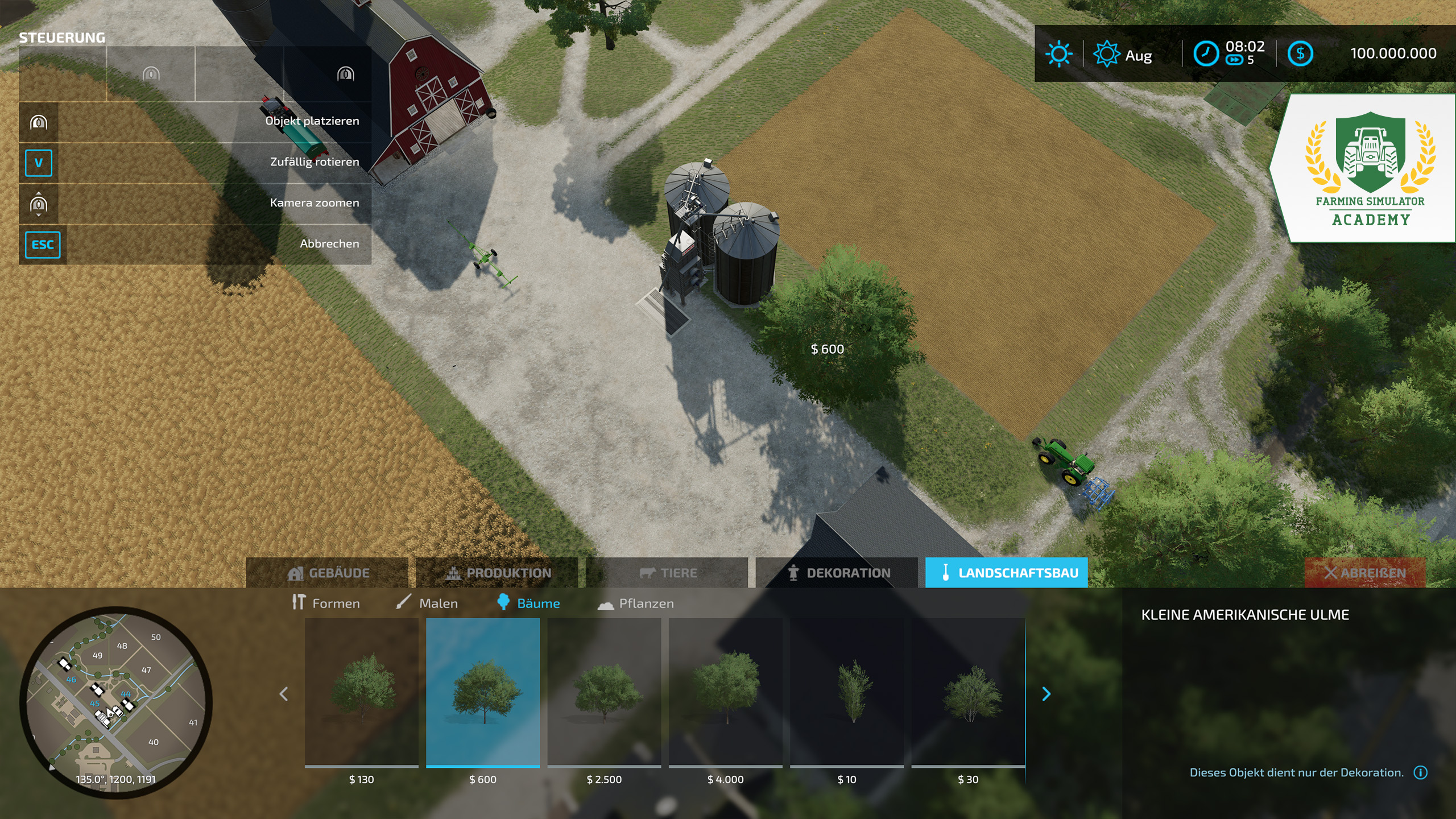This screenshot has width=1456, height=819.
Task: Pick the $10 sapling thumbnail
Action: [x=847, y=692]
